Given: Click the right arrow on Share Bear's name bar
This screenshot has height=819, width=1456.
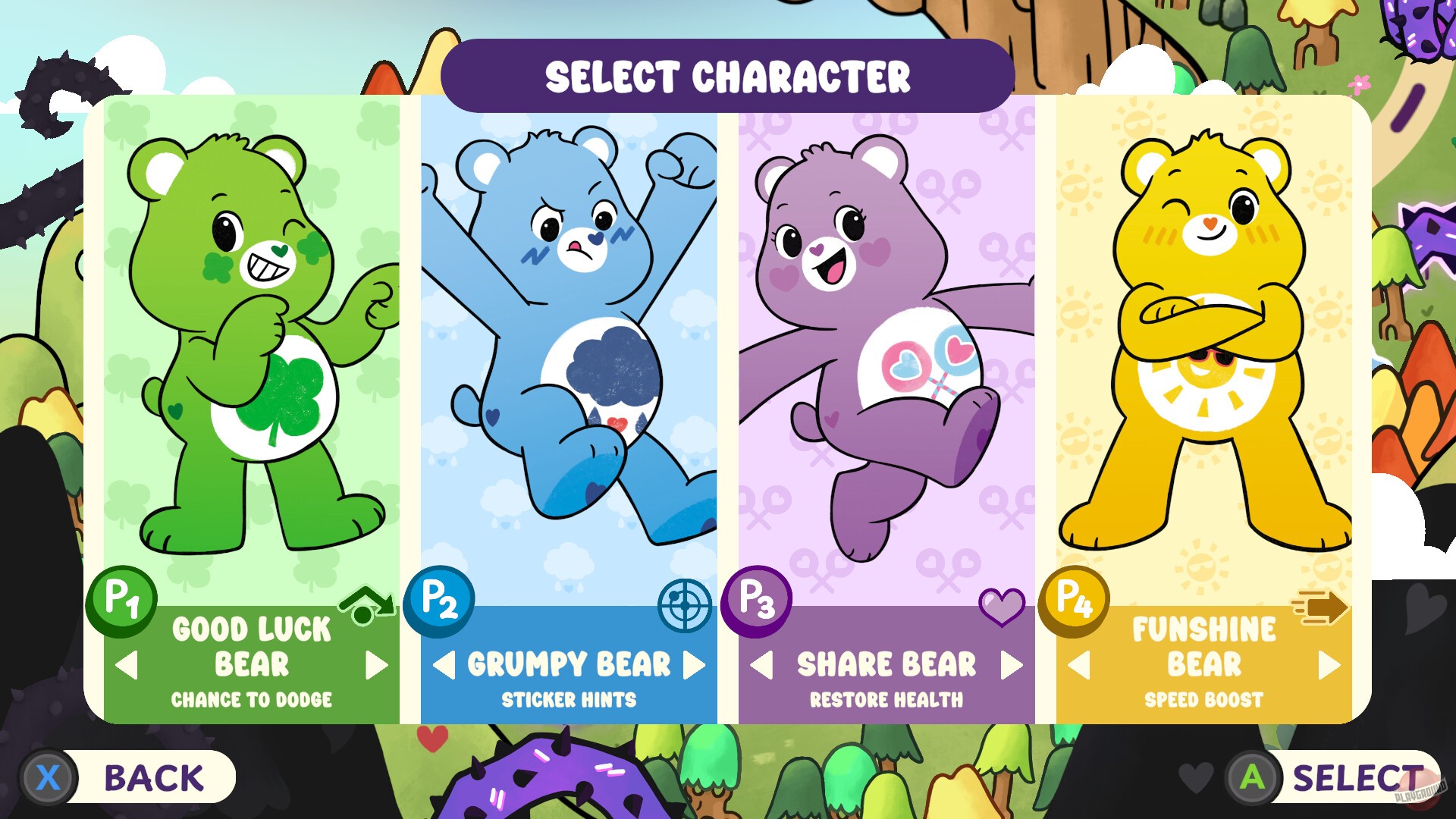Looking at the screenshot, I should point(1011,666).
